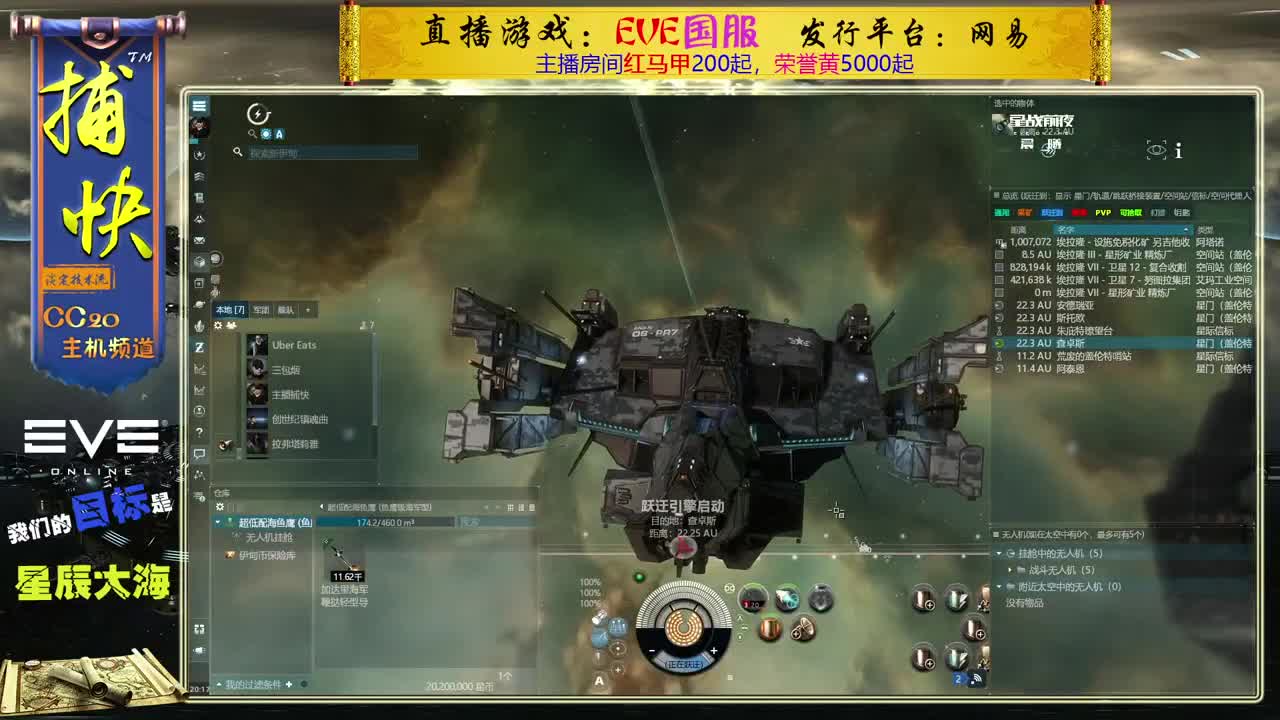The image size is (1280, 720).
Task: Switch to the PVP overview tab
Action: 1103,213
